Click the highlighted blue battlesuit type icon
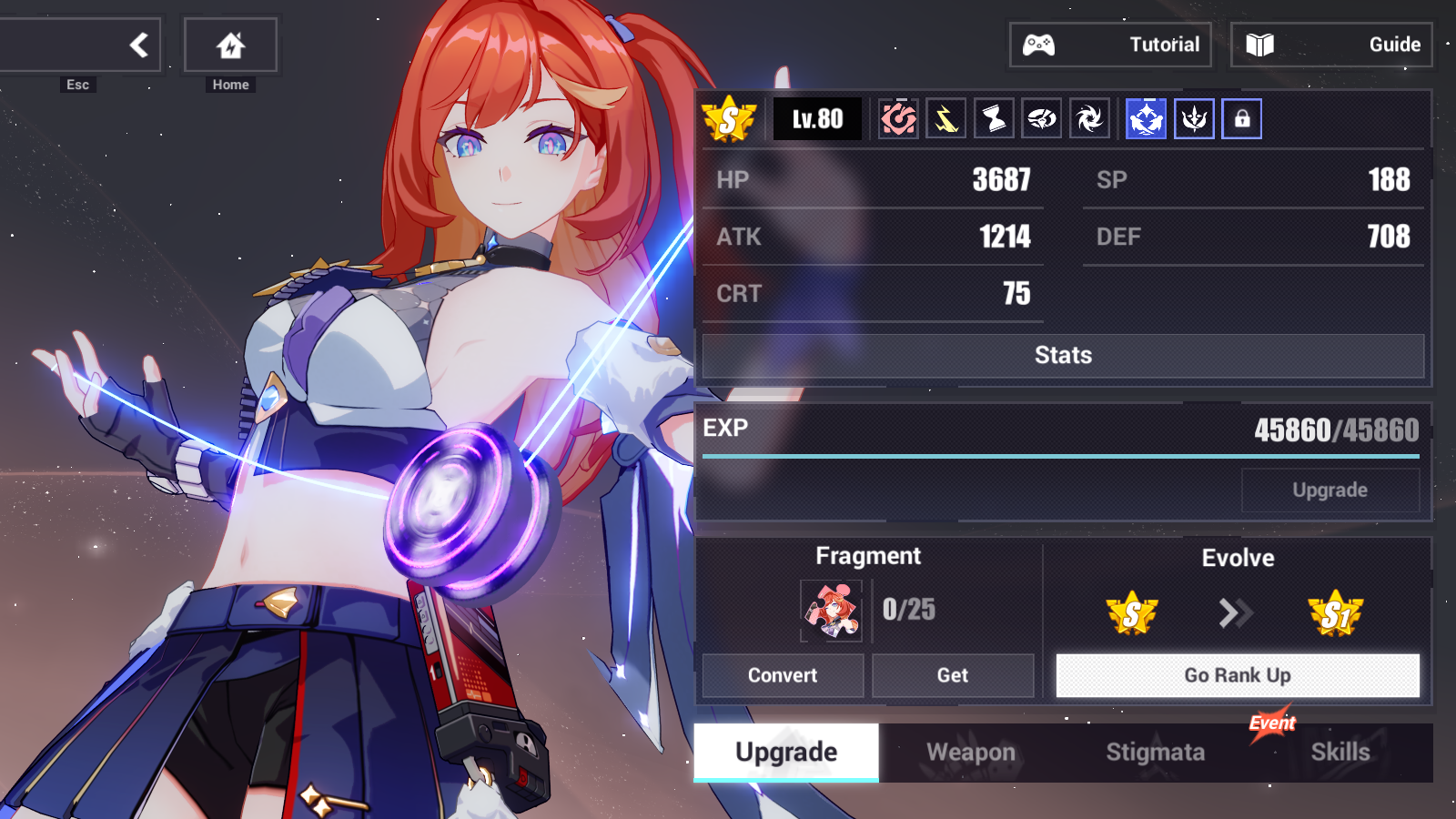Image resolution: width=1456 pixels, height=819 pixels. tap(1145, 117)
